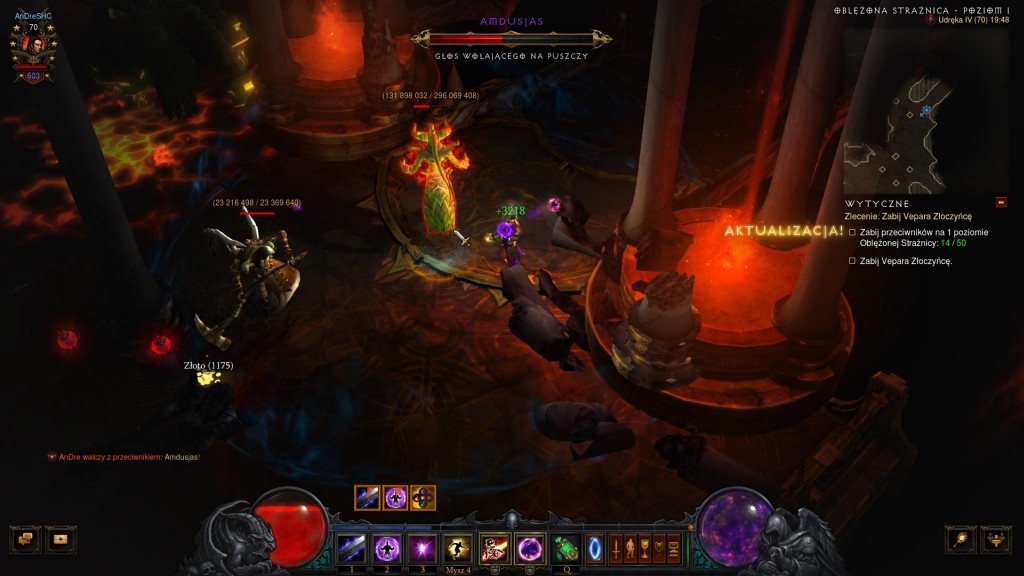Click the bottom-right corner menu button

click(x=996, y=539)
